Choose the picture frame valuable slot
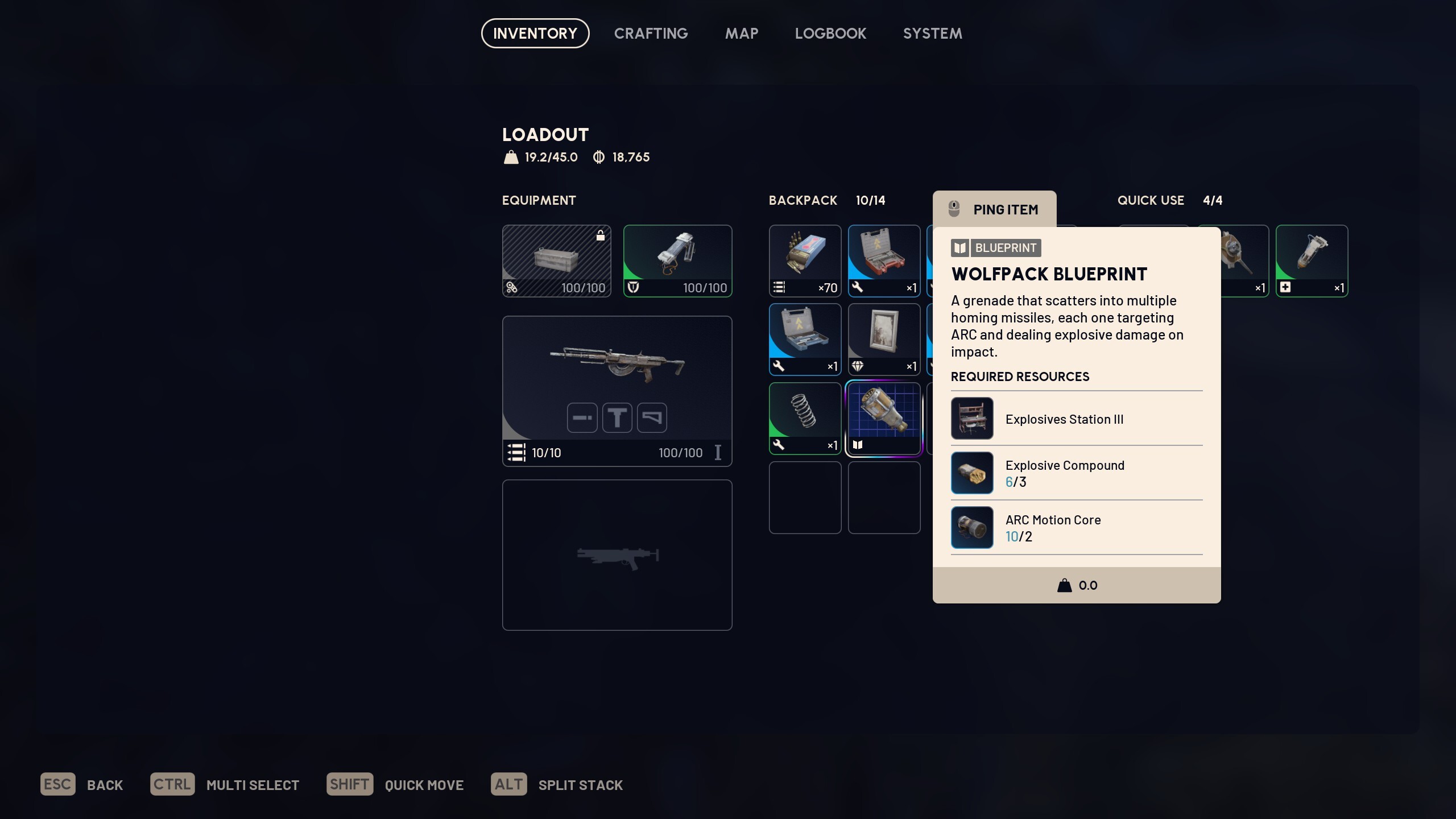 (x=884, y=339)
